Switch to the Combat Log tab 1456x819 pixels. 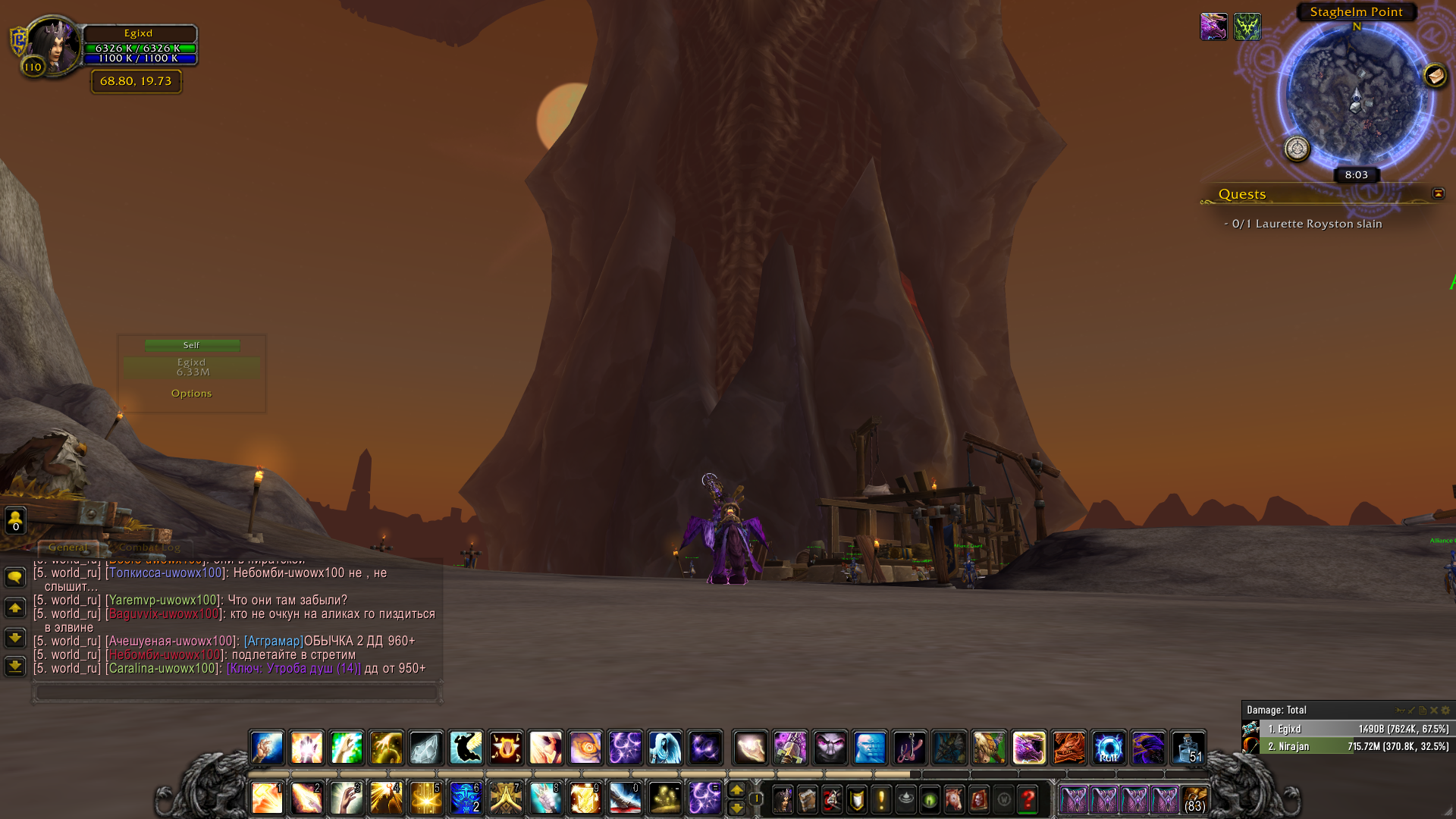149,548
